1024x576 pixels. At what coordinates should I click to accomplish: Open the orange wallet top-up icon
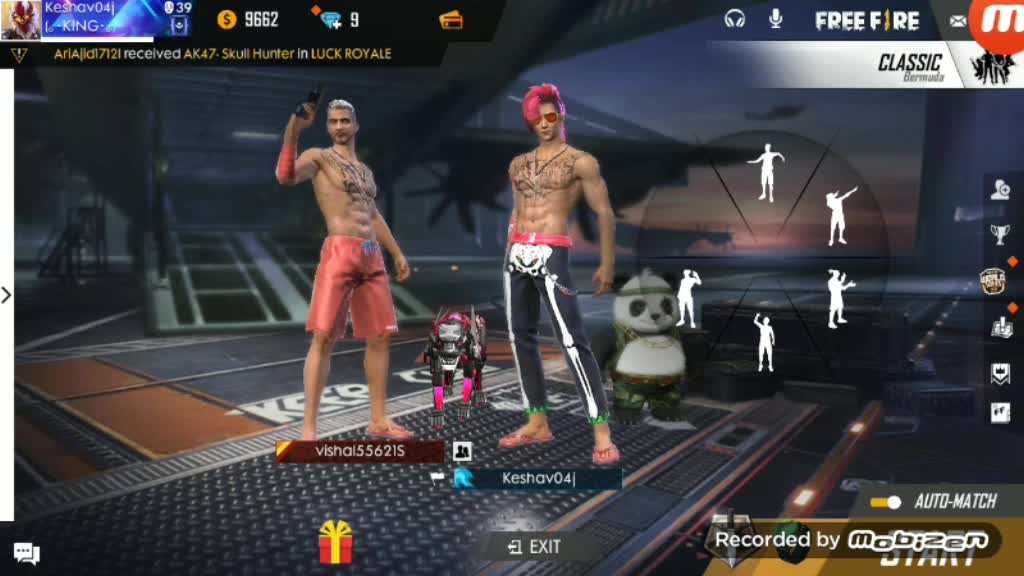click(x=451, y=20)
